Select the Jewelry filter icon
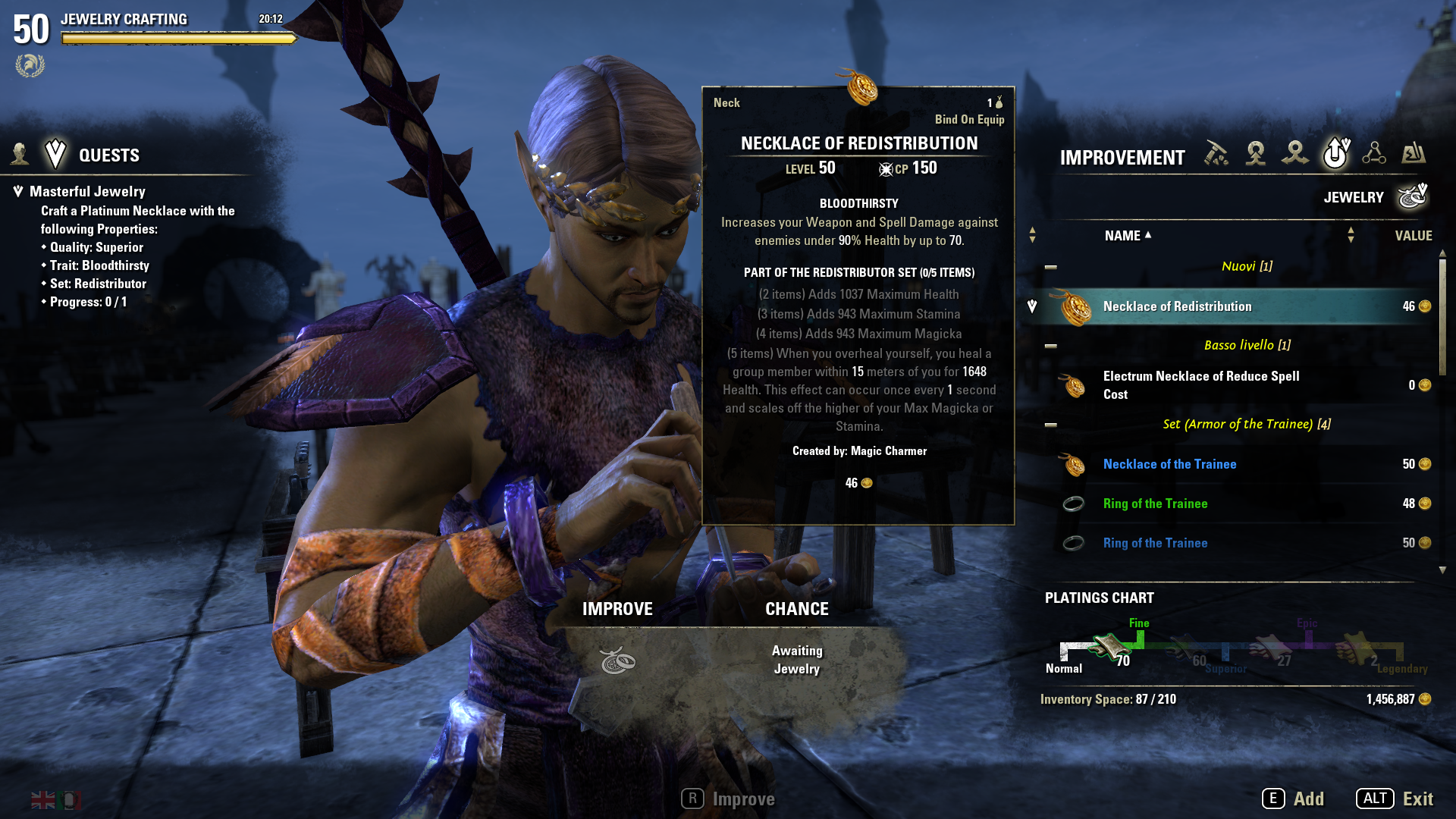The image size is (1456, 819). (1413, 197)
